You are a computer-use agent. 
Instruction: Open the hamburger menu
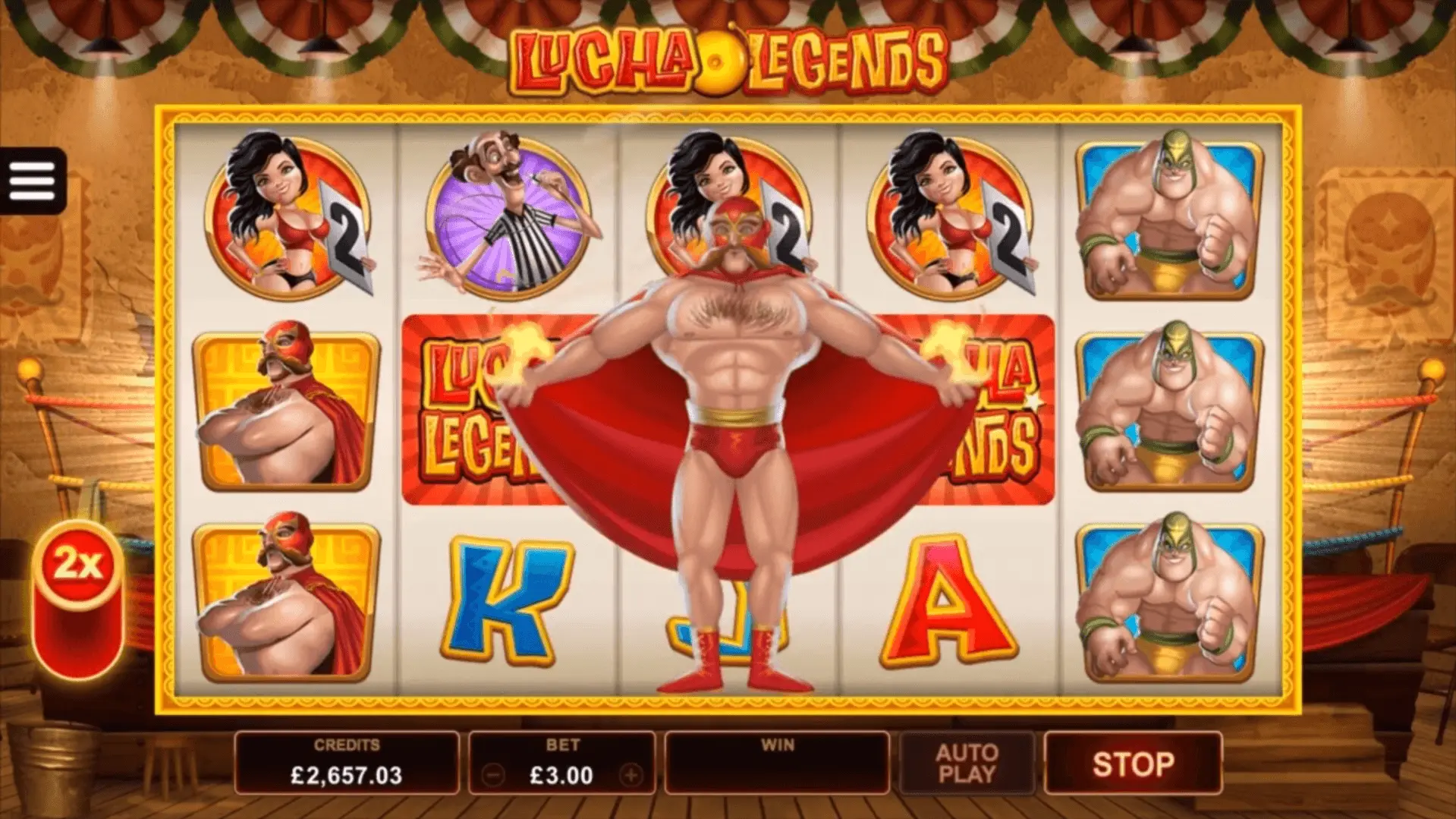click(33, 181)
